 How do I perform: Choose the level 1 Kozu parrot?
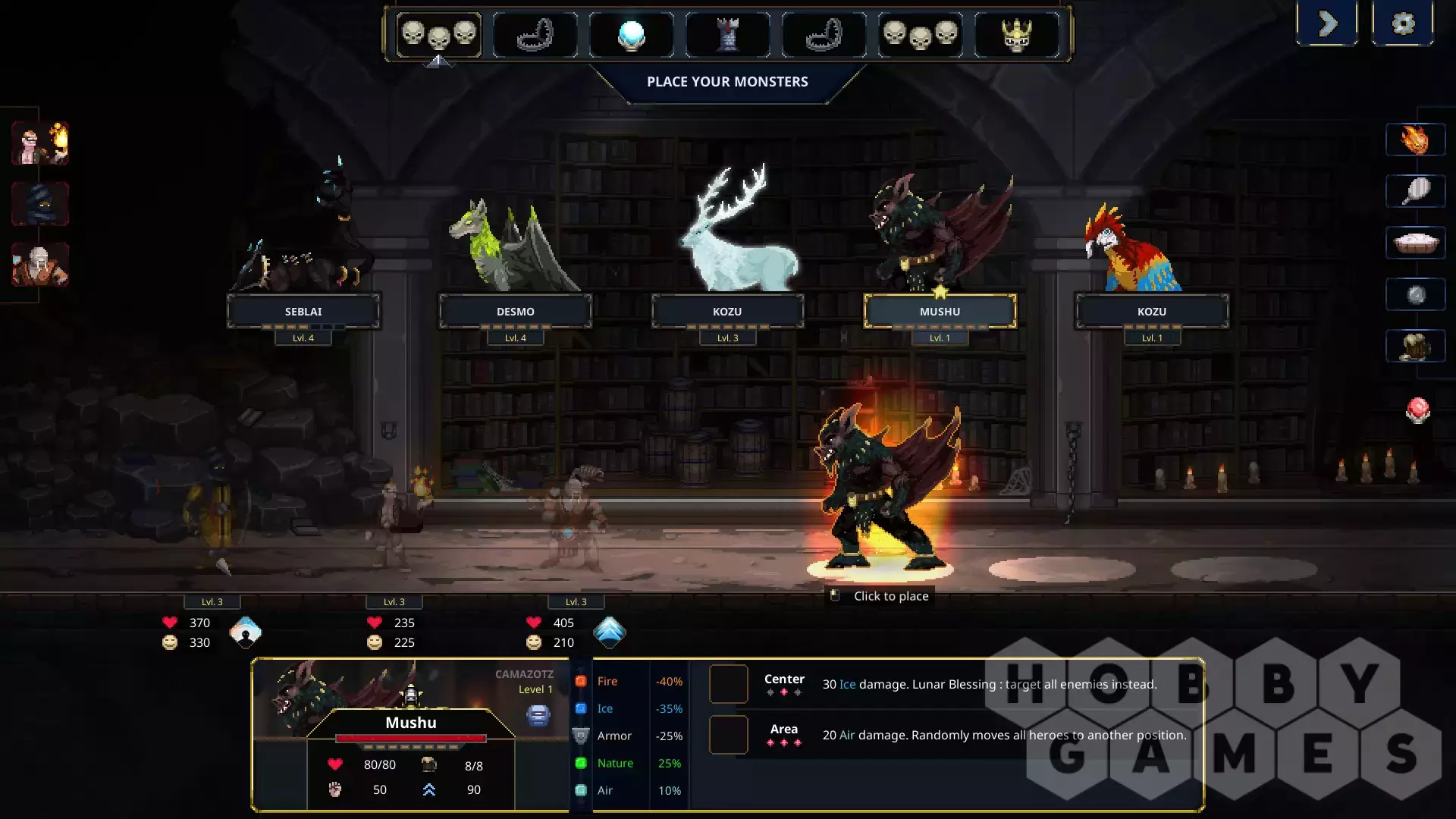[x=1151, y=311]
